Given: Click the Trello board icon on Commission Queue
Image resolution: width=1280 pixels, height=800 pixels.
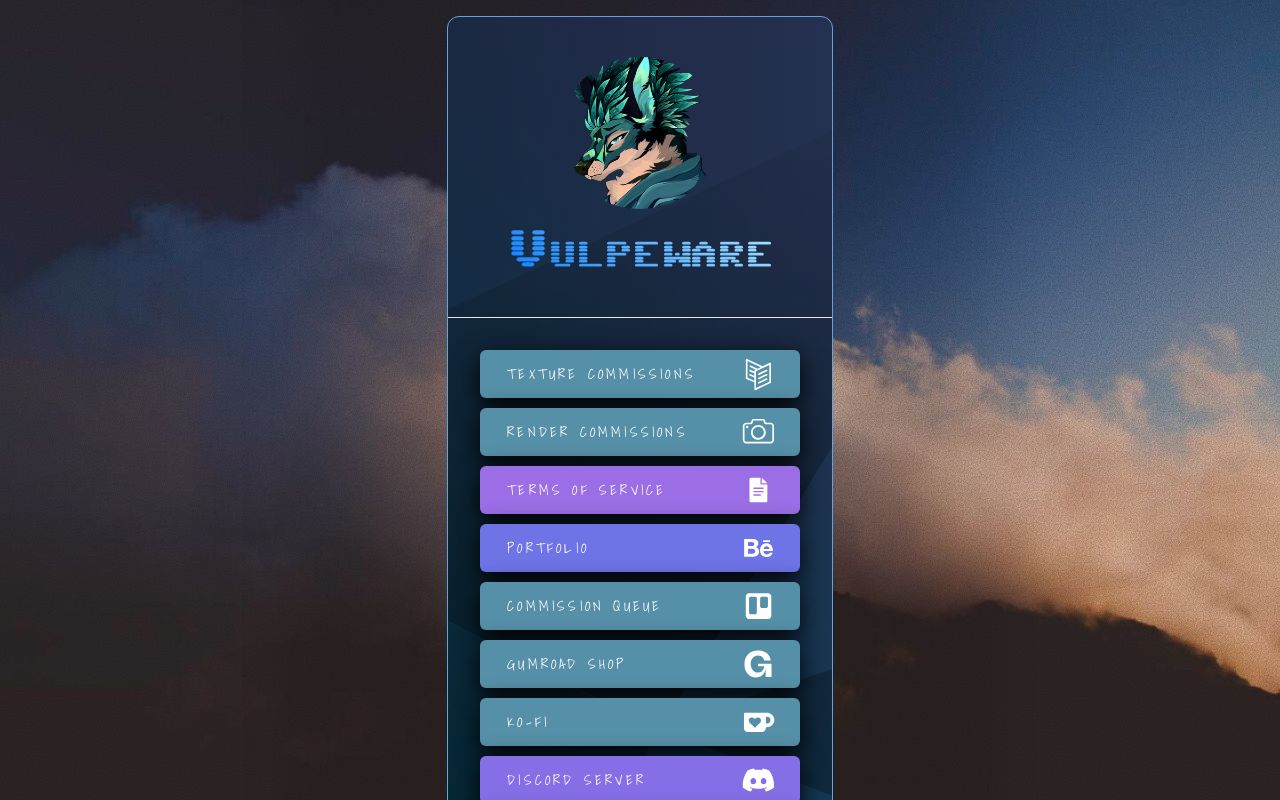Looking at the screenshot, I should [759, 605].
